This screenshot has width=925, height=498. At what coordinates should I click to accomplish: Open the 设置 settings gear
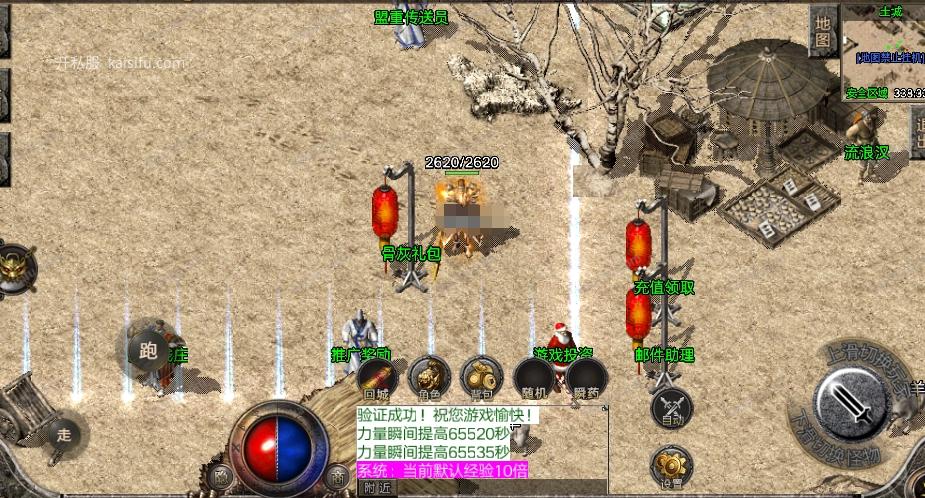tap(671, 467)
